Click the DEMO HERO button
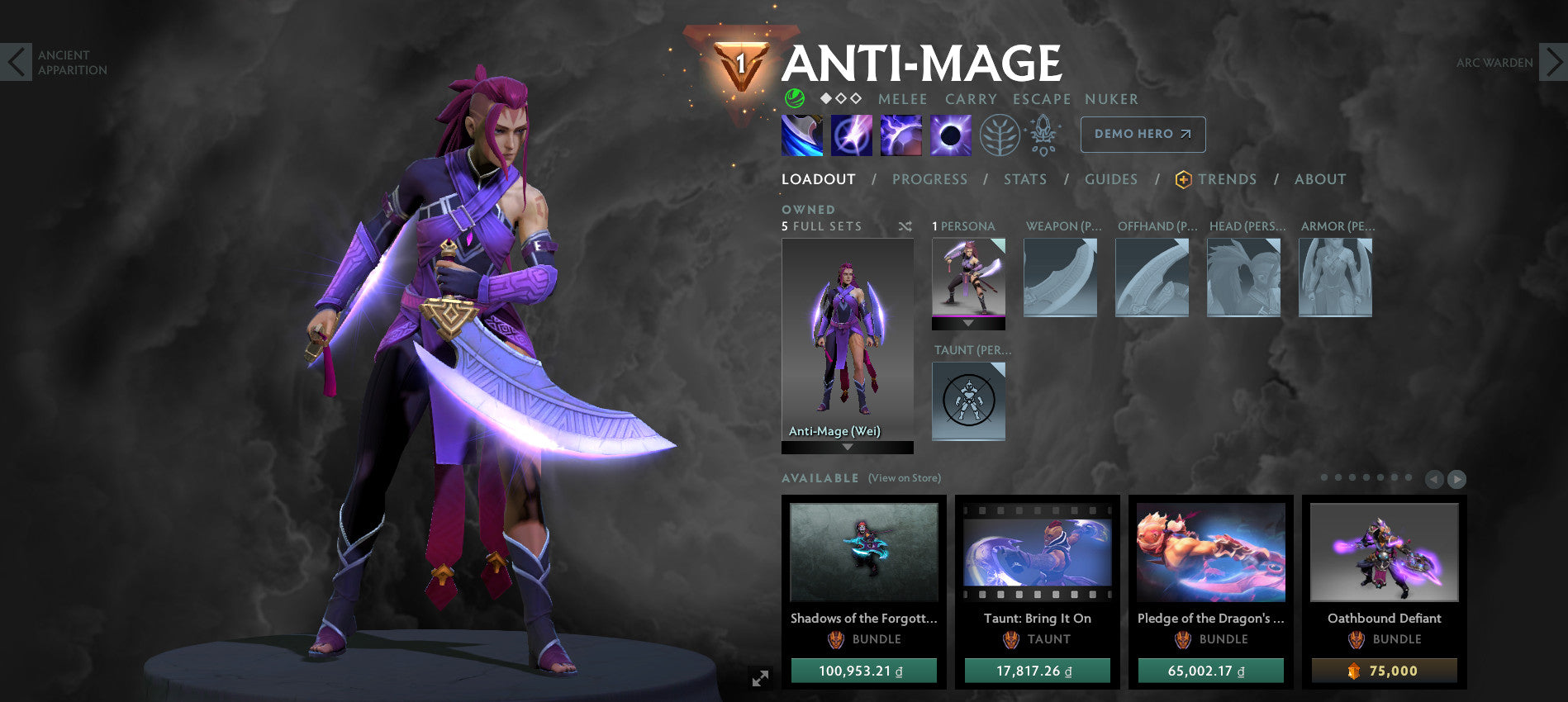 click(x=1143, y=134)
